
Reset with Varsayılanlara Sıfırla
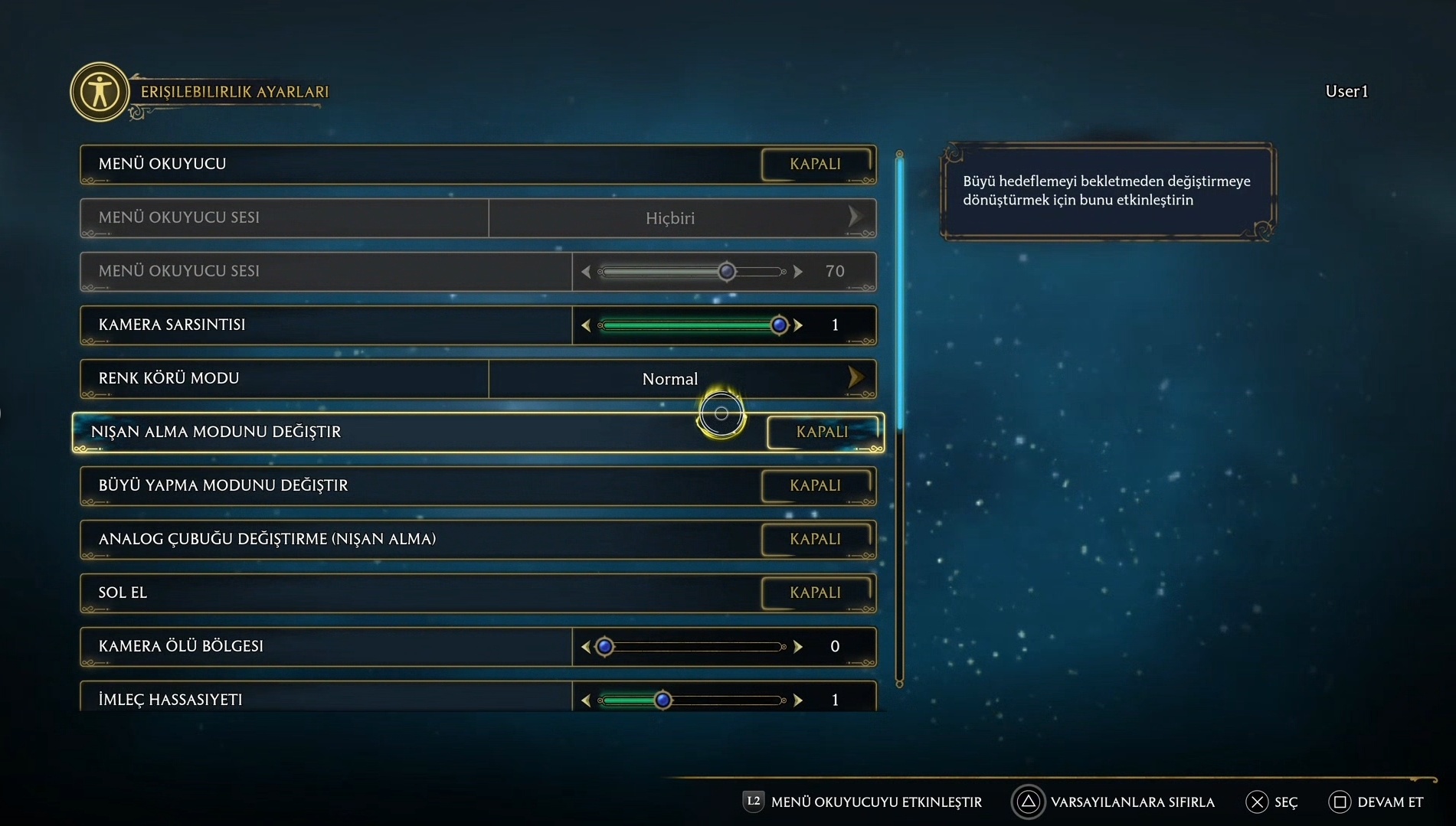[1114, 802]
